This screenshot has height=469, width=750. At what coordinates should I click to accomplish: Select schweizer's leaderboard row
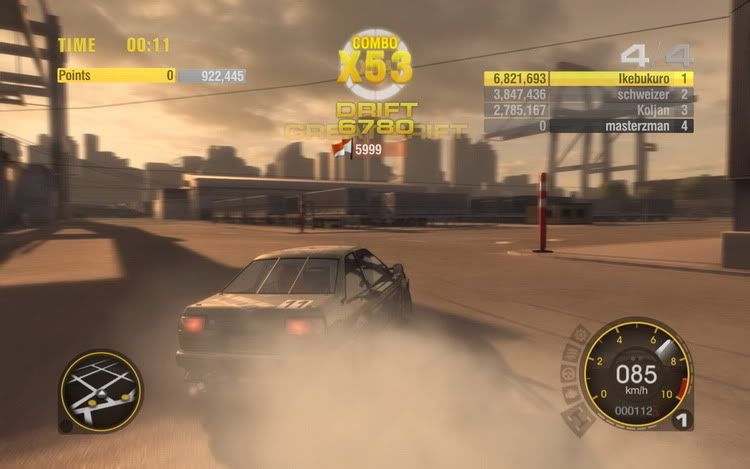click(x=588, y=94)
